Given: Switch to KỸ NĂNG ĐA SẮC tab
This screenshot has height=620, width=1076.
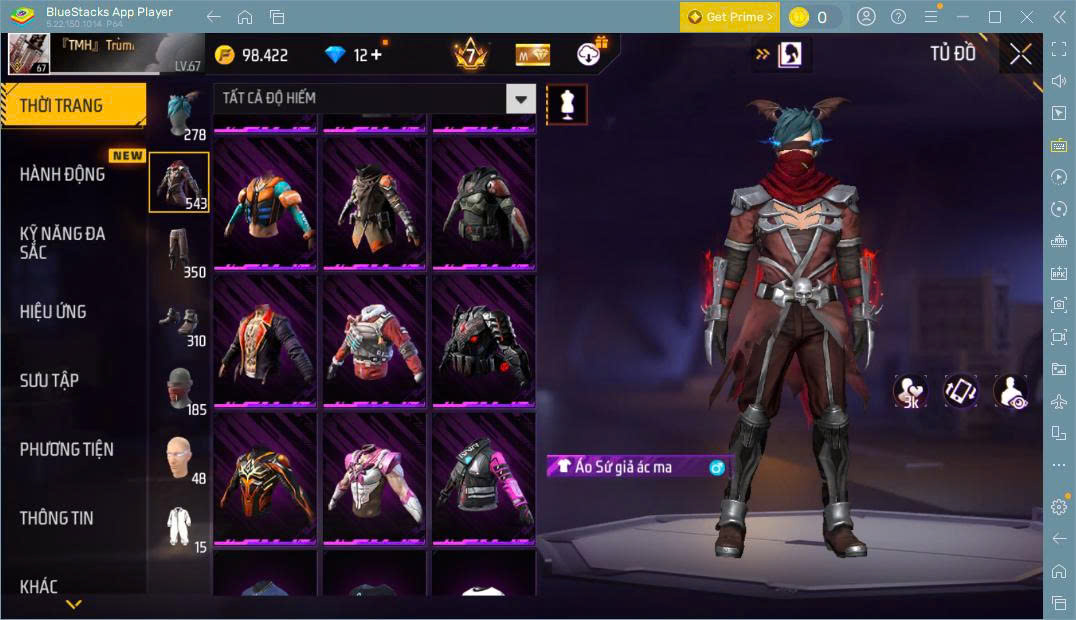Looking at the screenshot, I should pyautogui.click(x=62, y=242).
